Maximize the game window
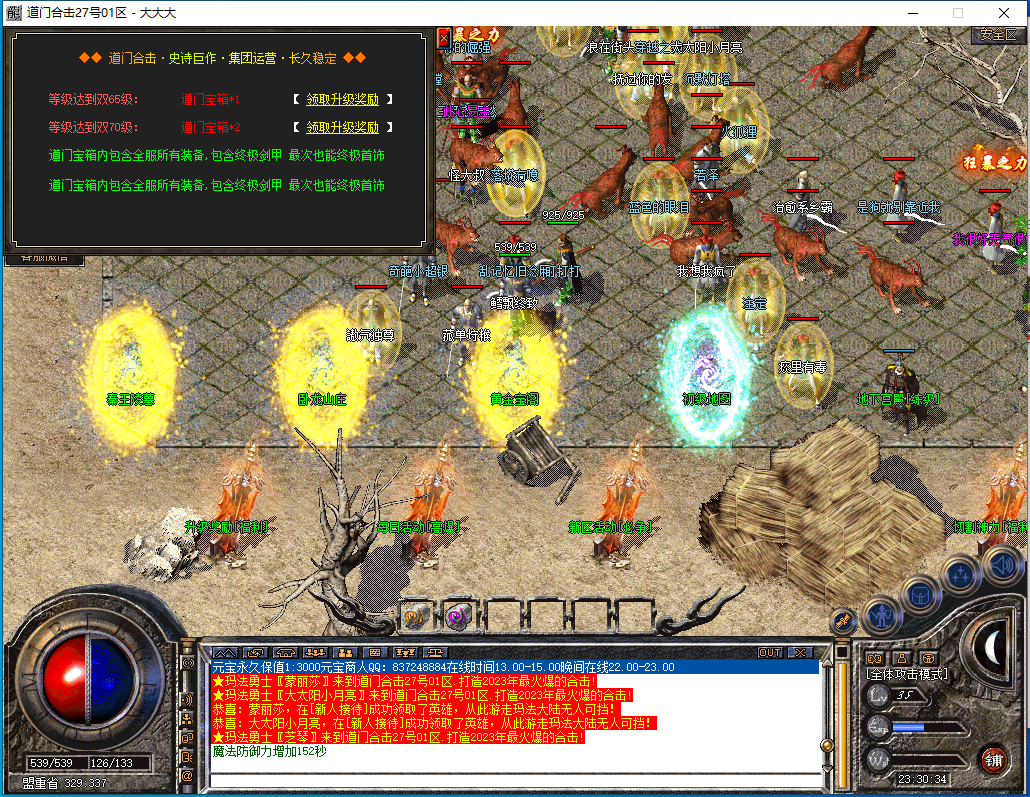Screen dimensions: 1030x797 [x=957, y=13]
